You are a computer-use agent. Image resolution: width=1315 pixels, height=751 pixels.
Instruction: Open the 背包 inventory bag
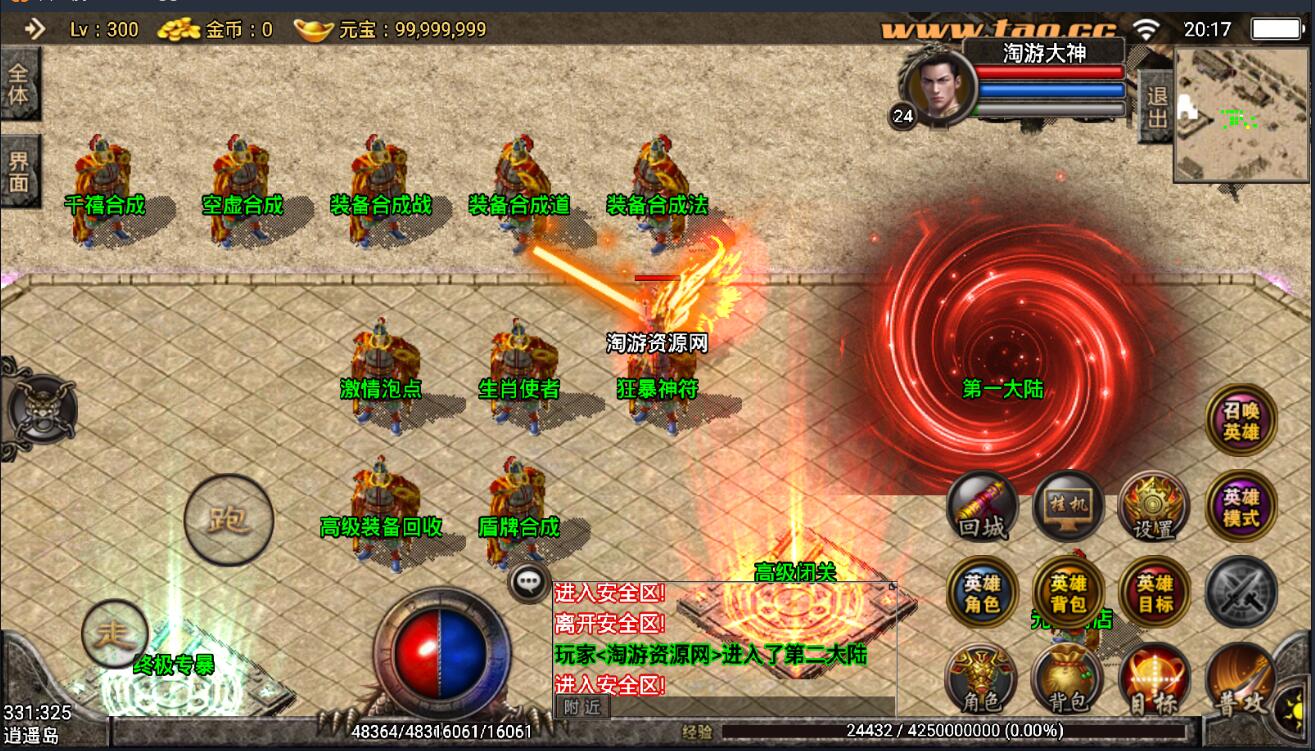coord(1067,680)
